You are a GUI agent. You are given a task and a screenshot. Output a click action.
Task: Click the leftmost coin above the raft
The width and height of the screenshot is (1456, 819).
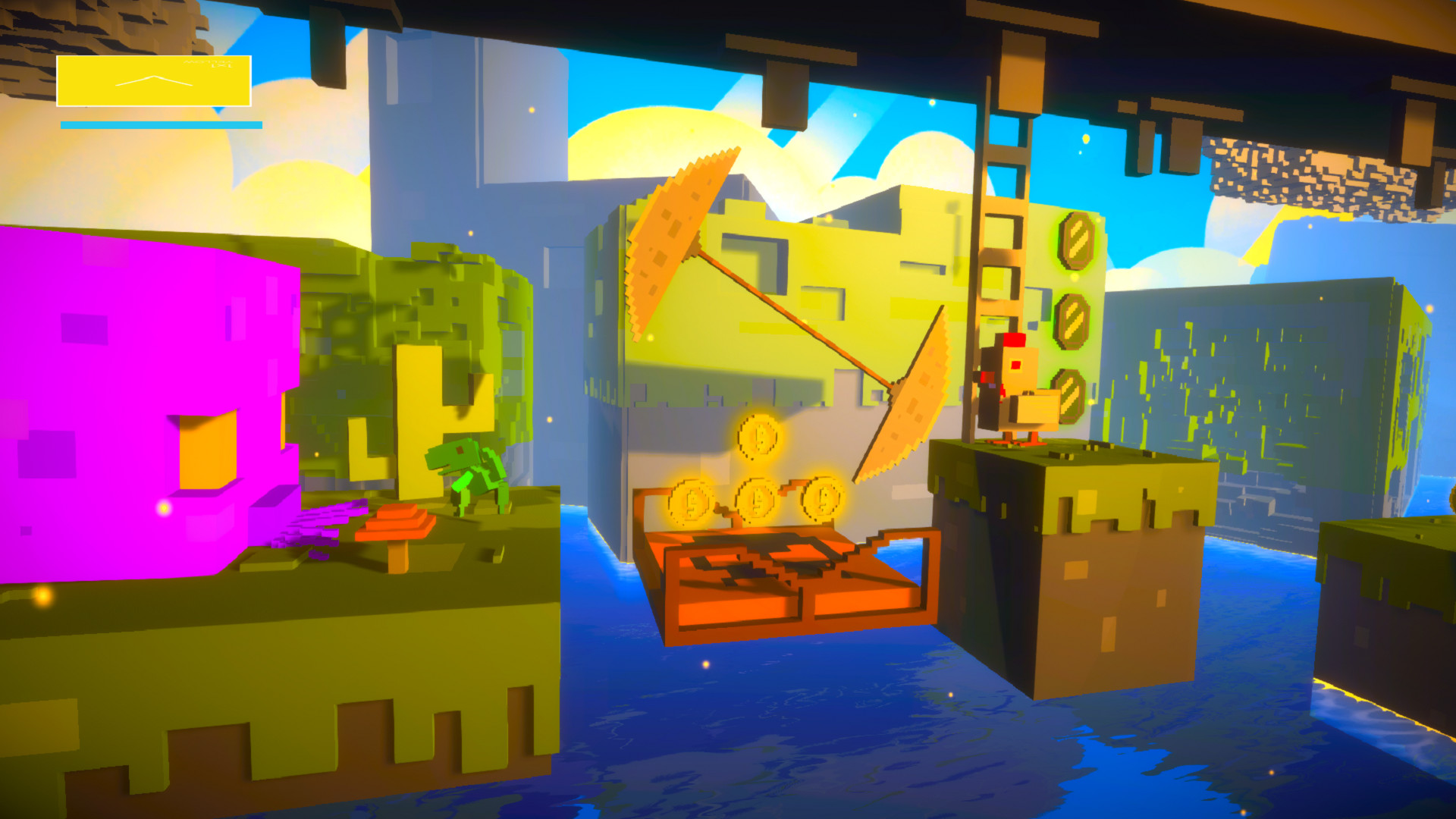(x=690, y=500)
